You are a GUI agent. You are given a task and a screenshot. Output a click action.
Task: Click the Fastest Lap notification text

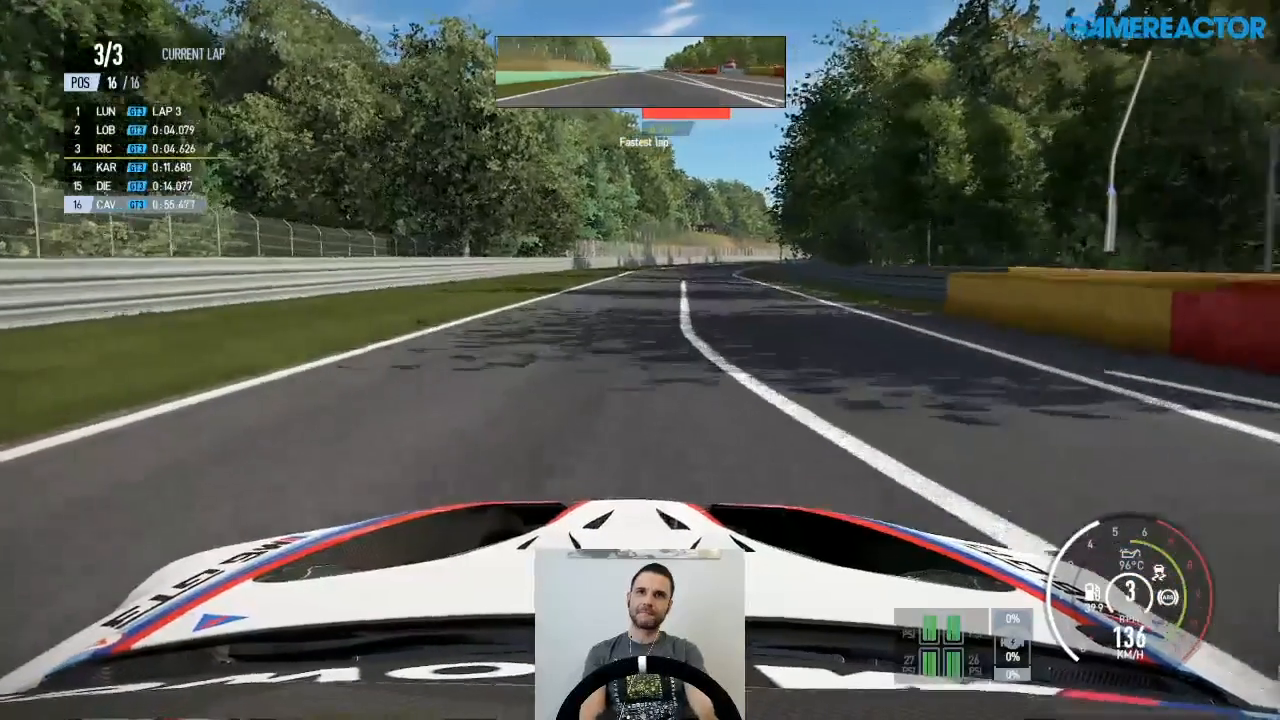click(x=644, y=141)
